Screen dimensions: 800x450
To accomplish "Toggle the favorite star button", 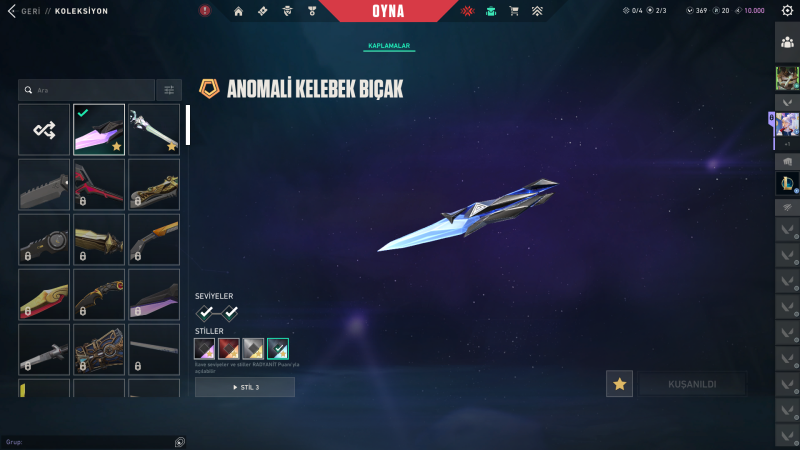I will 619,384.
